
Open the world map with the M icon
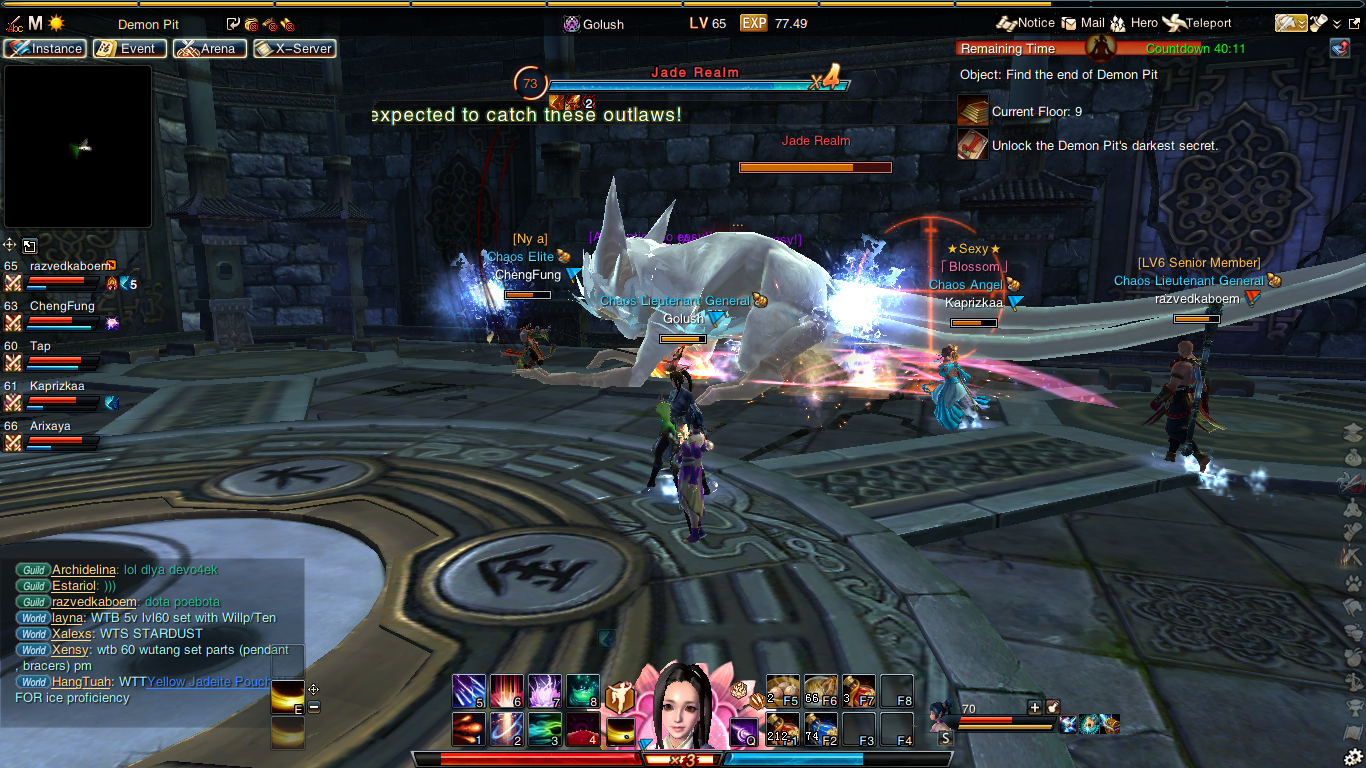(35, 23)
